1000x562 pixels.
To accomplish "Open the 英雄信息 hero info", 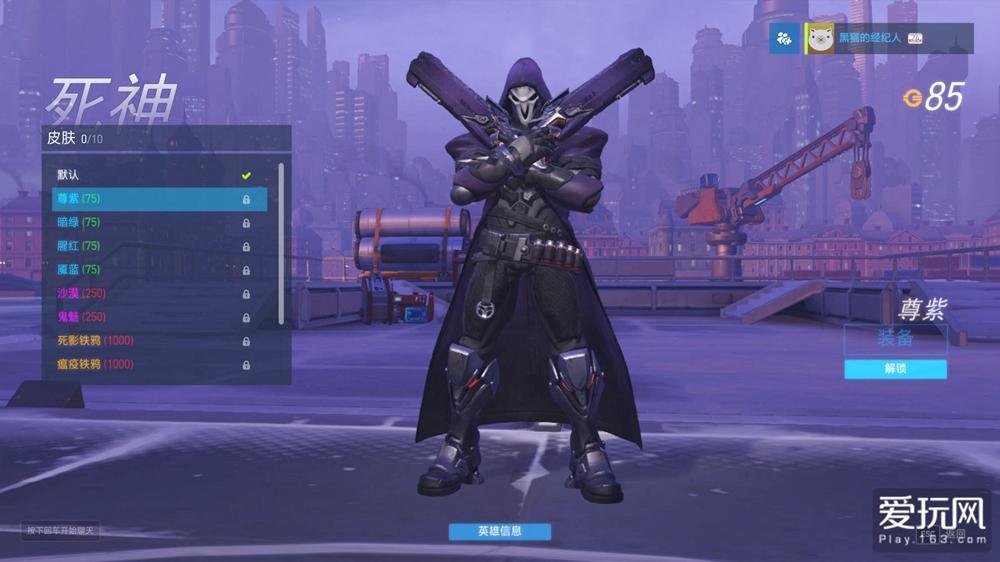I will pos(499,531).
